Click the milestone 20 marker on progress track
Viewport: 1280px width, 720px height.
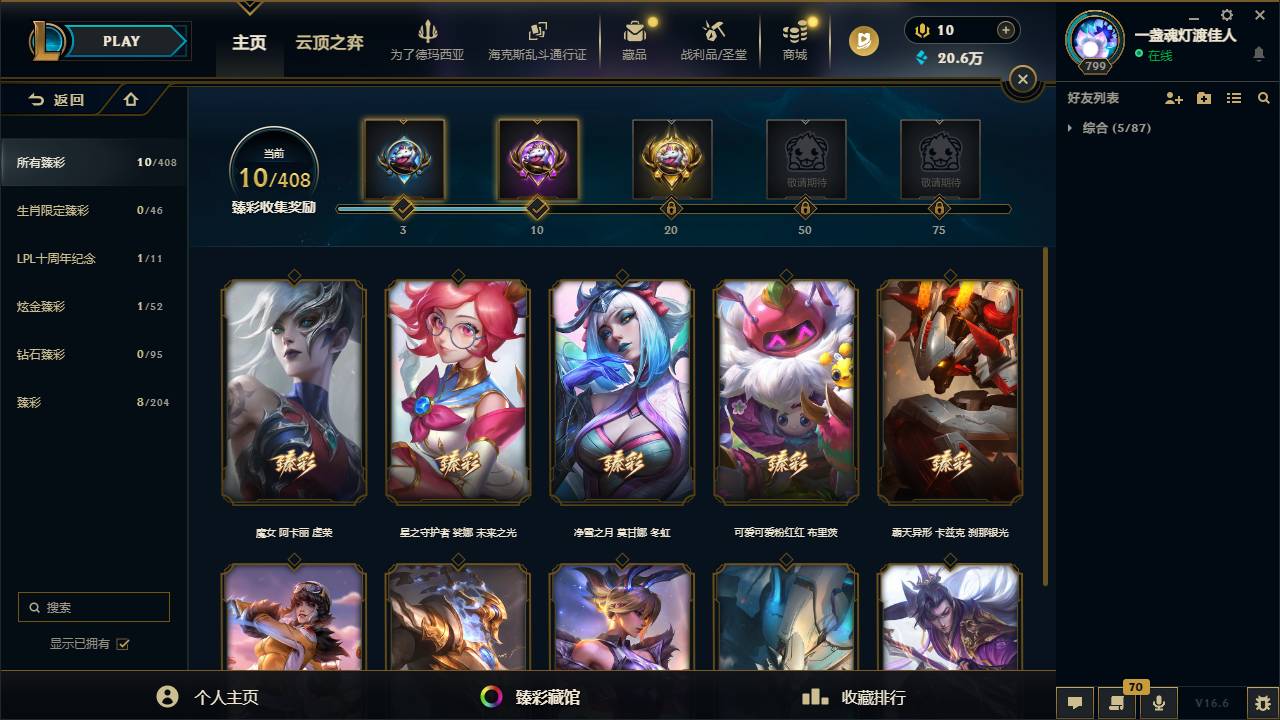pyautogui.click(x=671, y=209)
